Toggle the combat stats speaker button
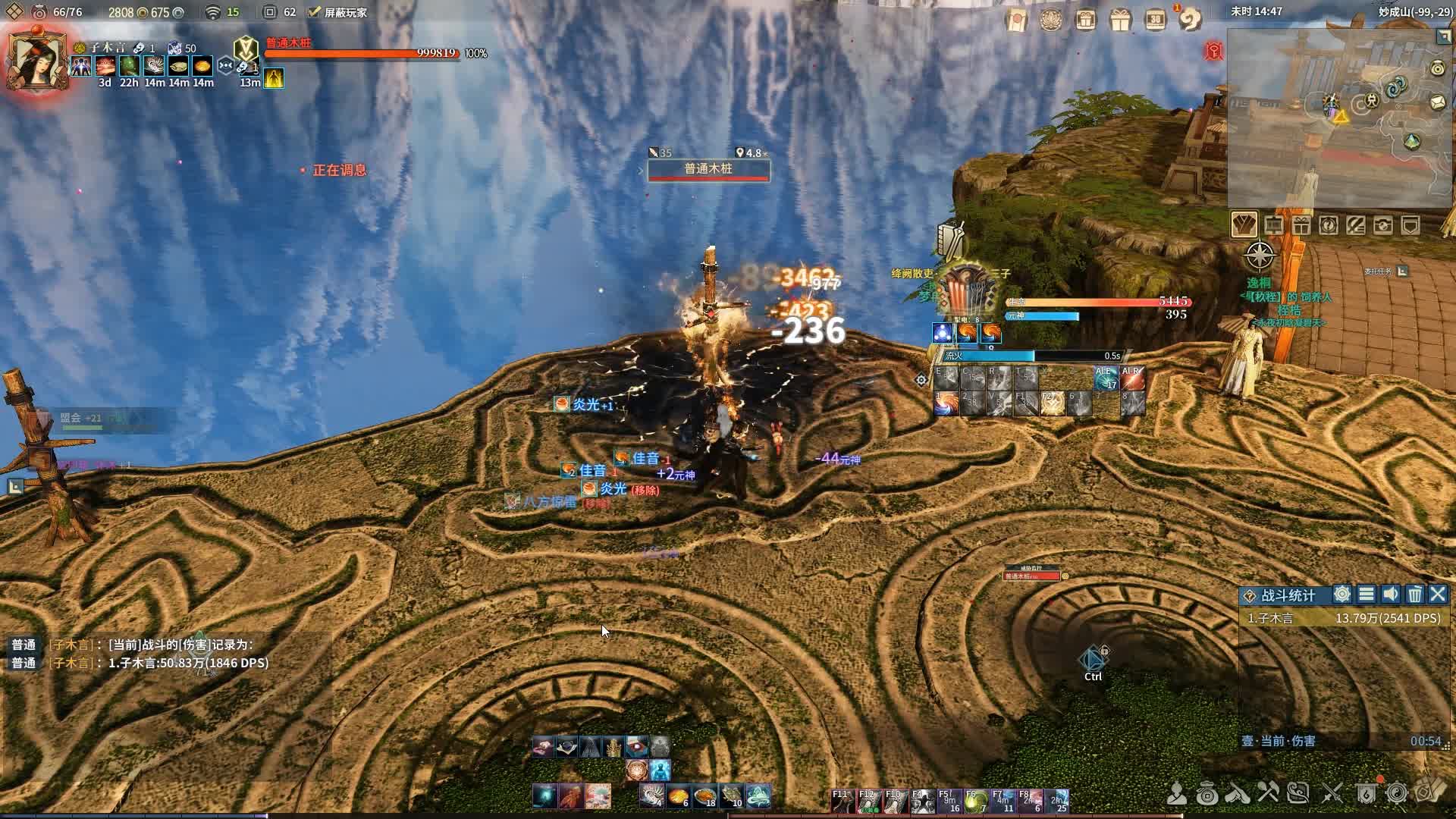1456x819 pixels. pos(1390,595)
